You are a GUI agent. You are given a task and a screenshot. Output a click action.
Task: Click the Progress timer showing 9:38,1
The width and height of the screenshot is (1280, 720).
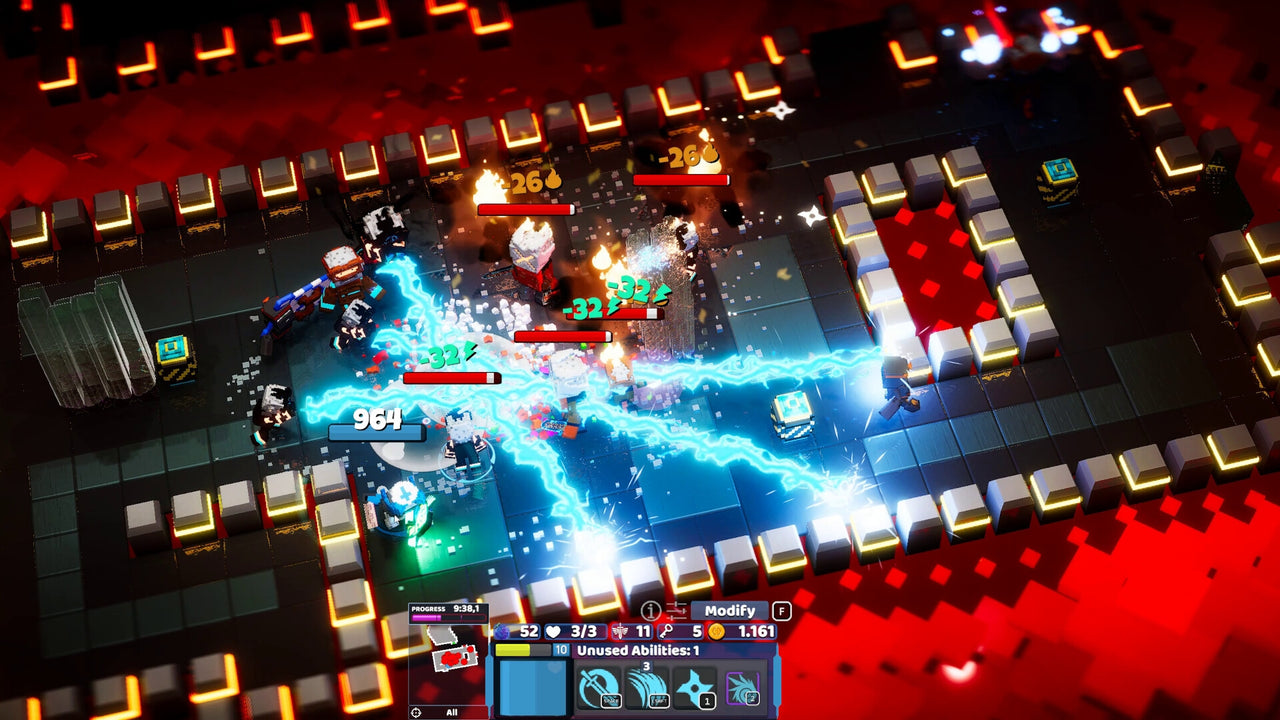445,609
